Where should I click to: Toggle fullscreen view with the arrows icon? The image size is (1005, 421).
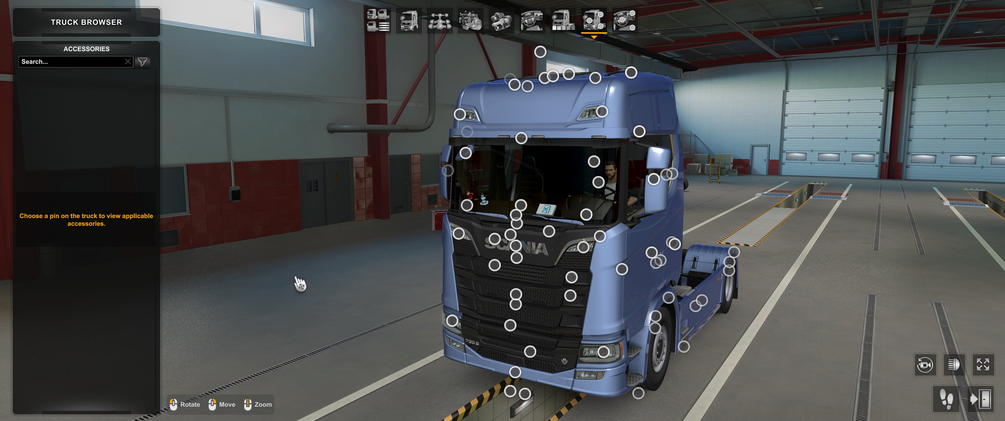983,365
